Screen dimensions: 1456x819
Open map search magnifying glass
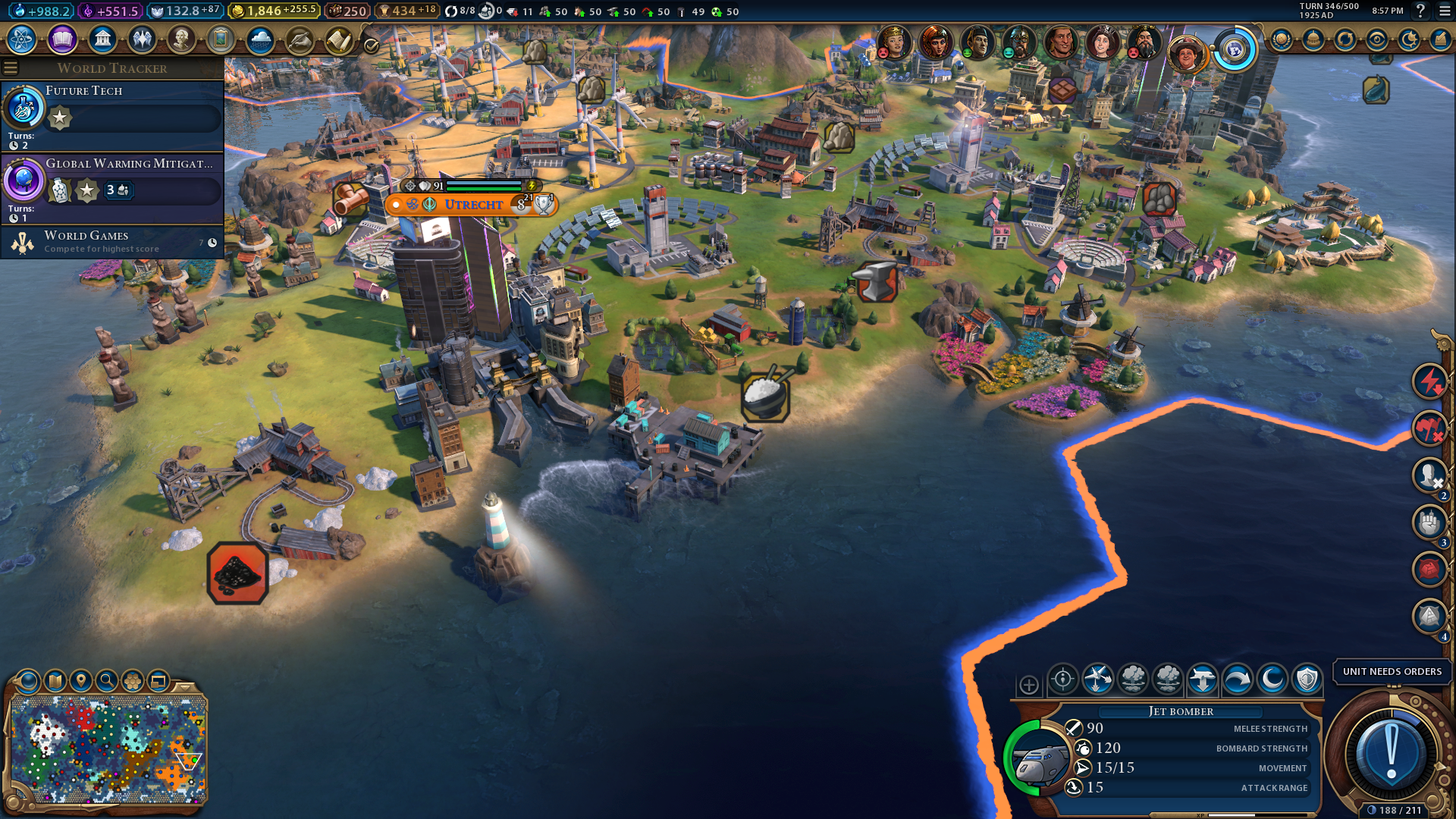pos(107,681)
